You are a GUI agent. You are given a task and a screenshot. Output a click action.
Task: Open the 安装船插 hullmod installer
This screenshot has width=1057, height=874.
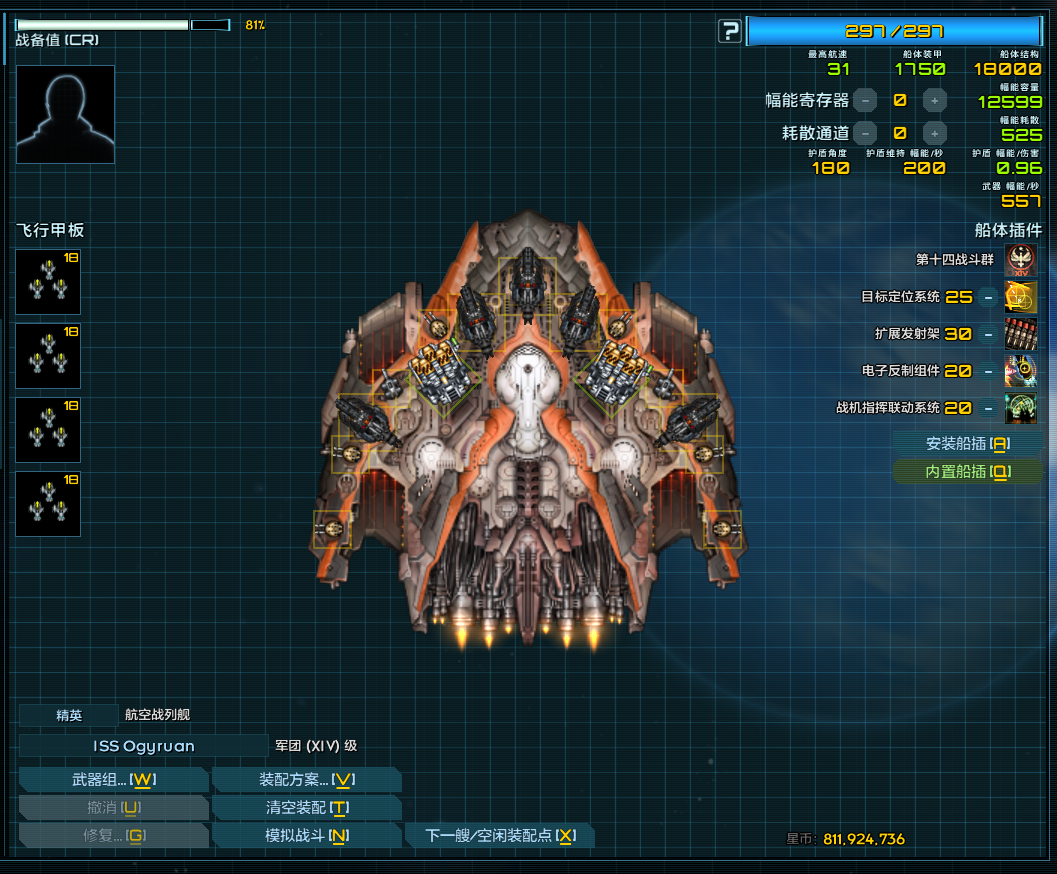[x=967, y=443]
